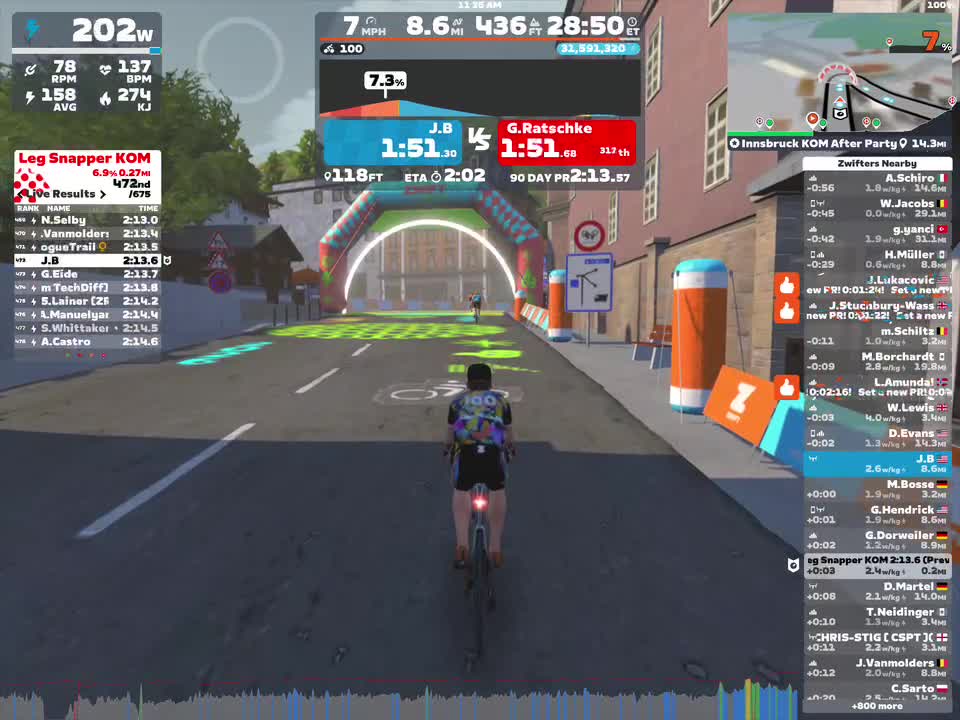
Task: Click the right arrow next to Live Results
Action: 102,194
